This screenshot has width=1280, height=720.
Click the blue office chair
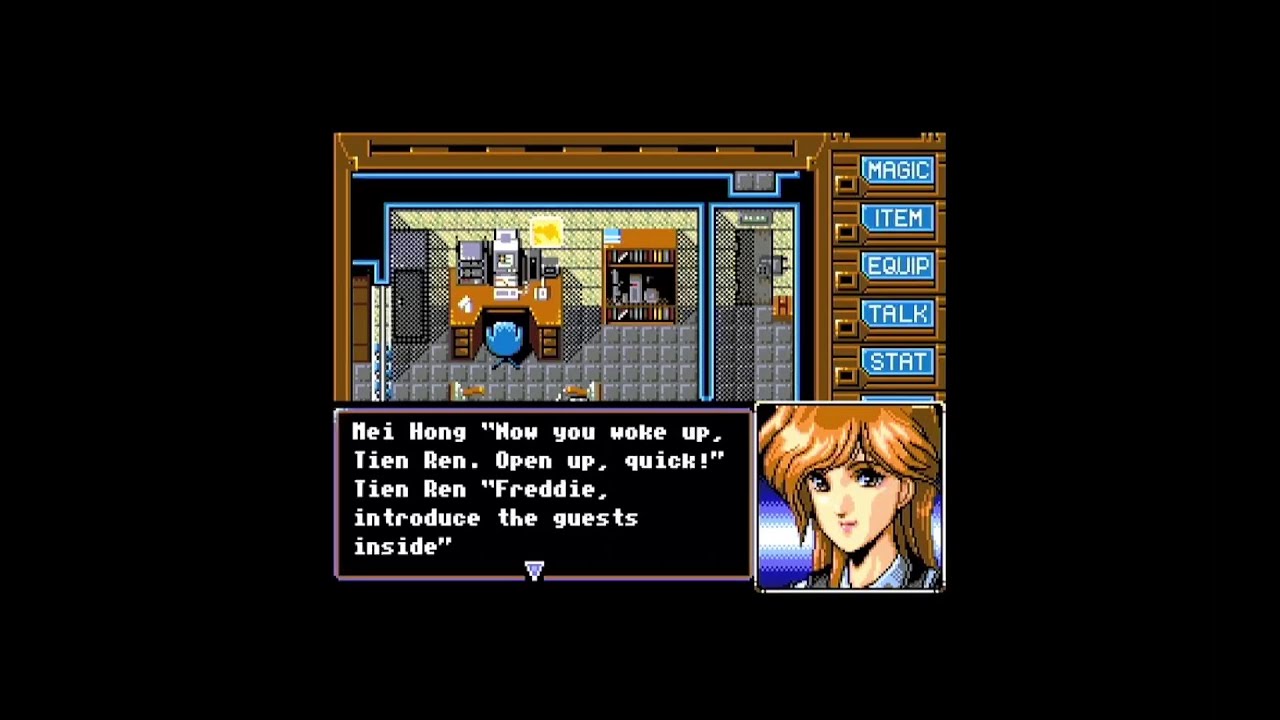(x=504, y=340)
